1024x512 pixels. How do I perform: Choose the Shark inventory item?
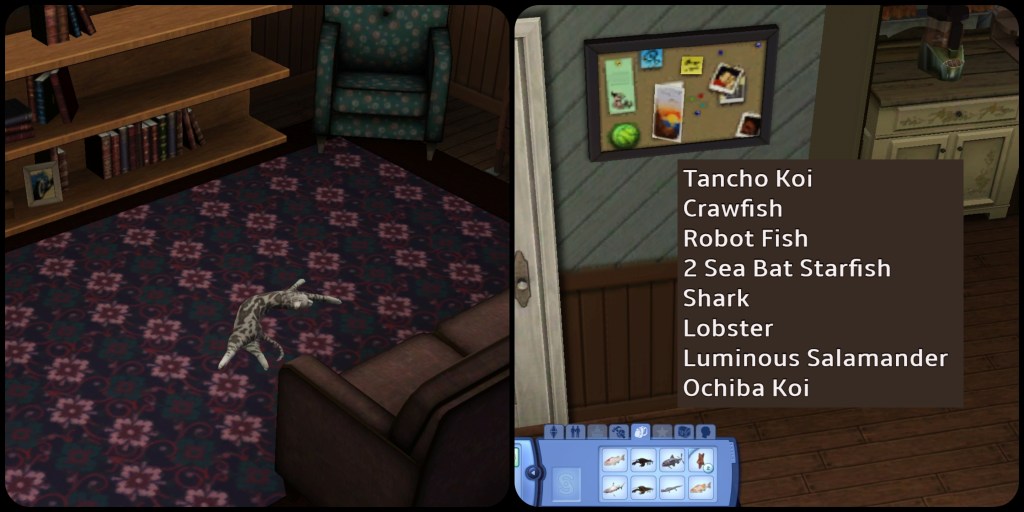click(614, 489)
